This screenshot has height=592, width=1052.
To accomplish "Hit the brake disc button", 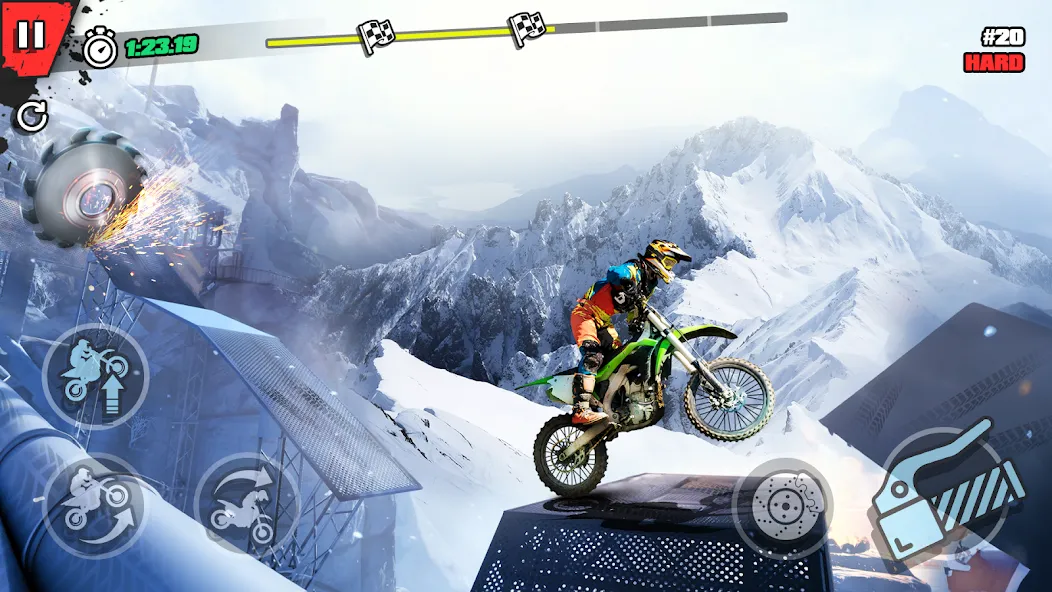I will pyautogui.click(x=783, y=509).
